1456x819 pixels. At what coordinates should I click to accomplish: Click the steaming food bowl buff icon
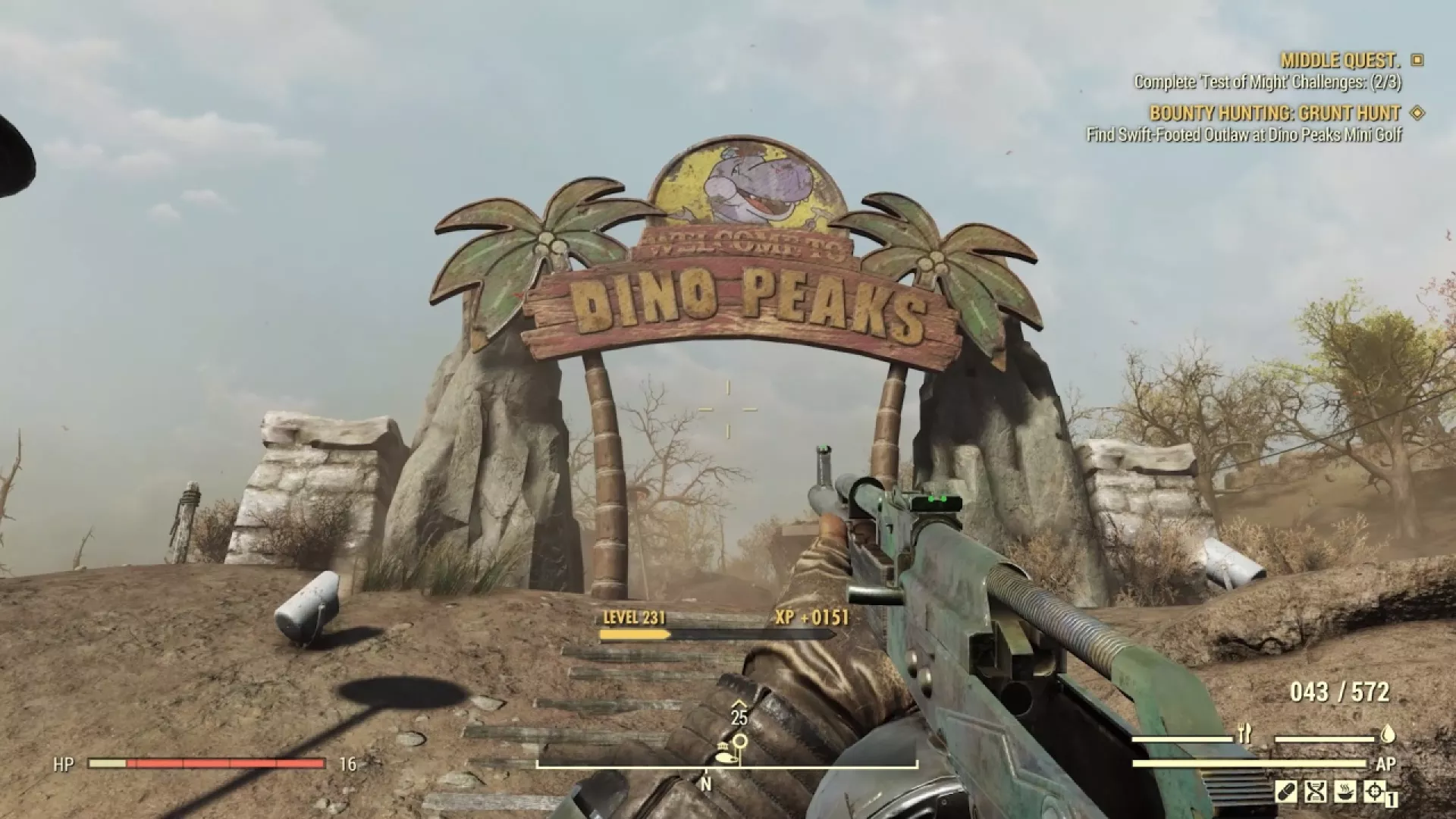[x=1344, y=792]
